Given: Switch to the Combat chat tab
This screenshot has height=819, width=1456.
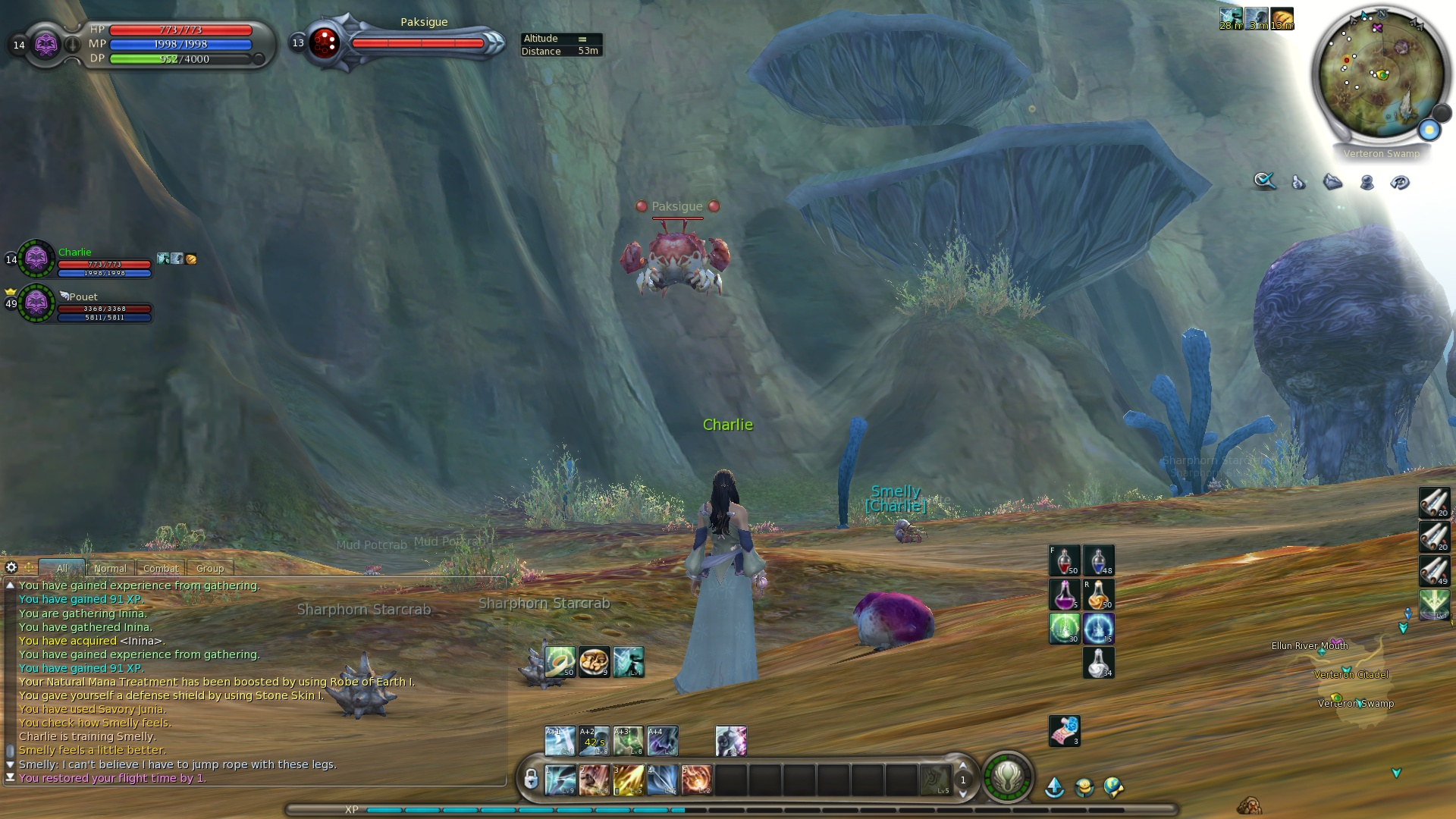Looking at the screenshot, I should [160, 568].
